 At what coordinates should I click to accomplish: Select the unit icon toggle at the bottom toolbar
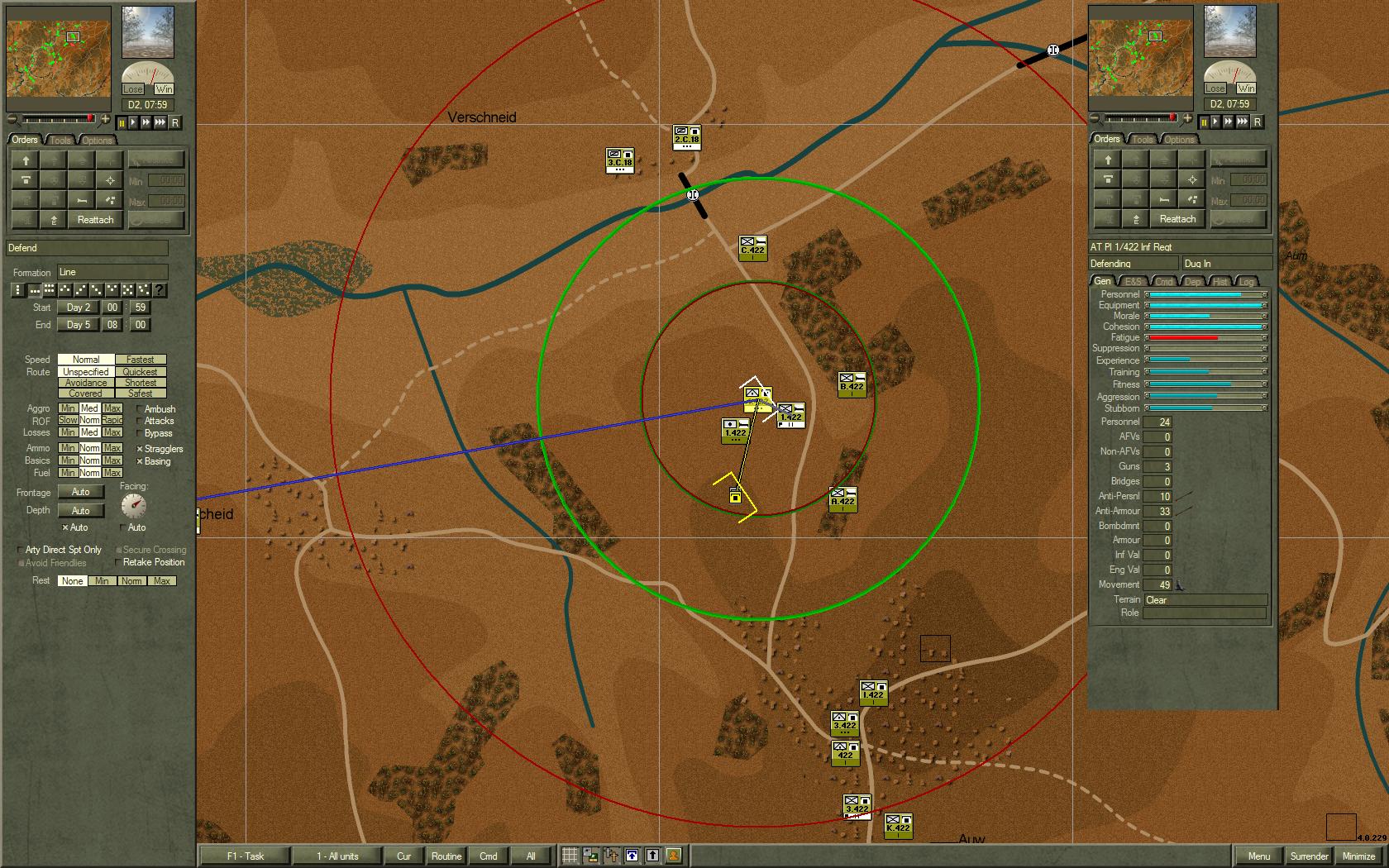point(589,856)
